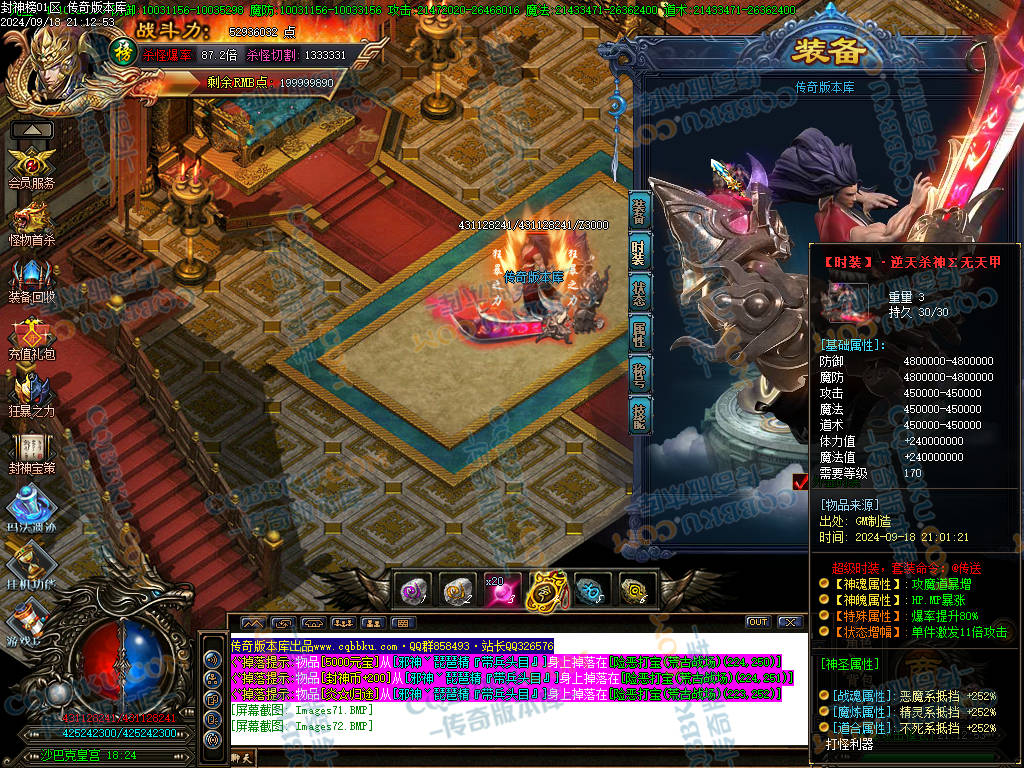The image size is (1024, 768).
Task: Use the pink orb item stacked x20
Action: coord(502,591)
